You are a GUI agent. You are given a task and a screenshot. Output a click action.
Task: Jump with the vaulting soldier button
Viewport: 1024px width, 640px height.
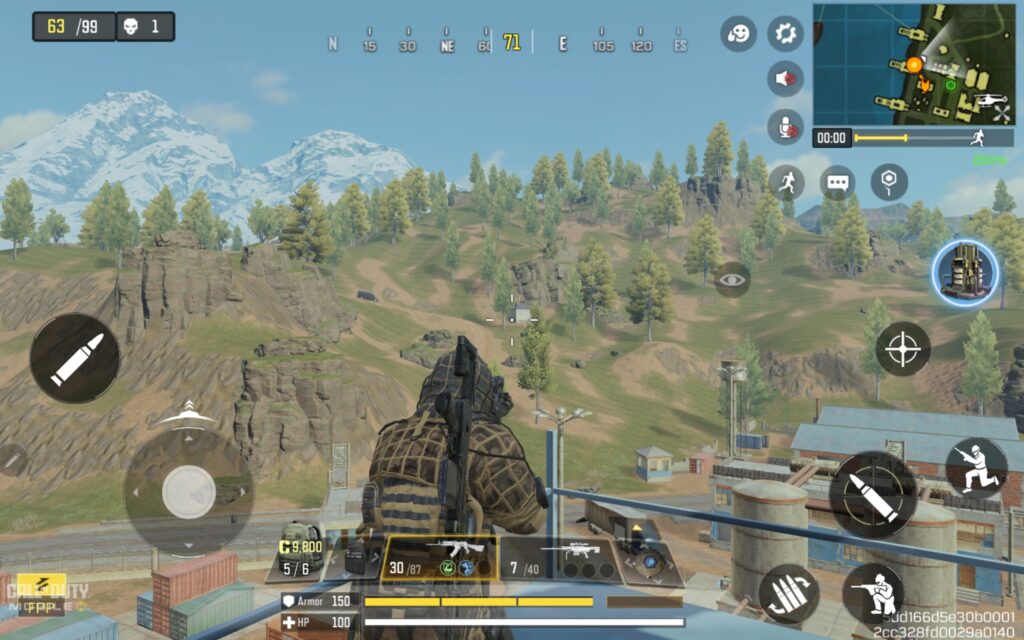[x=976, y=468]
